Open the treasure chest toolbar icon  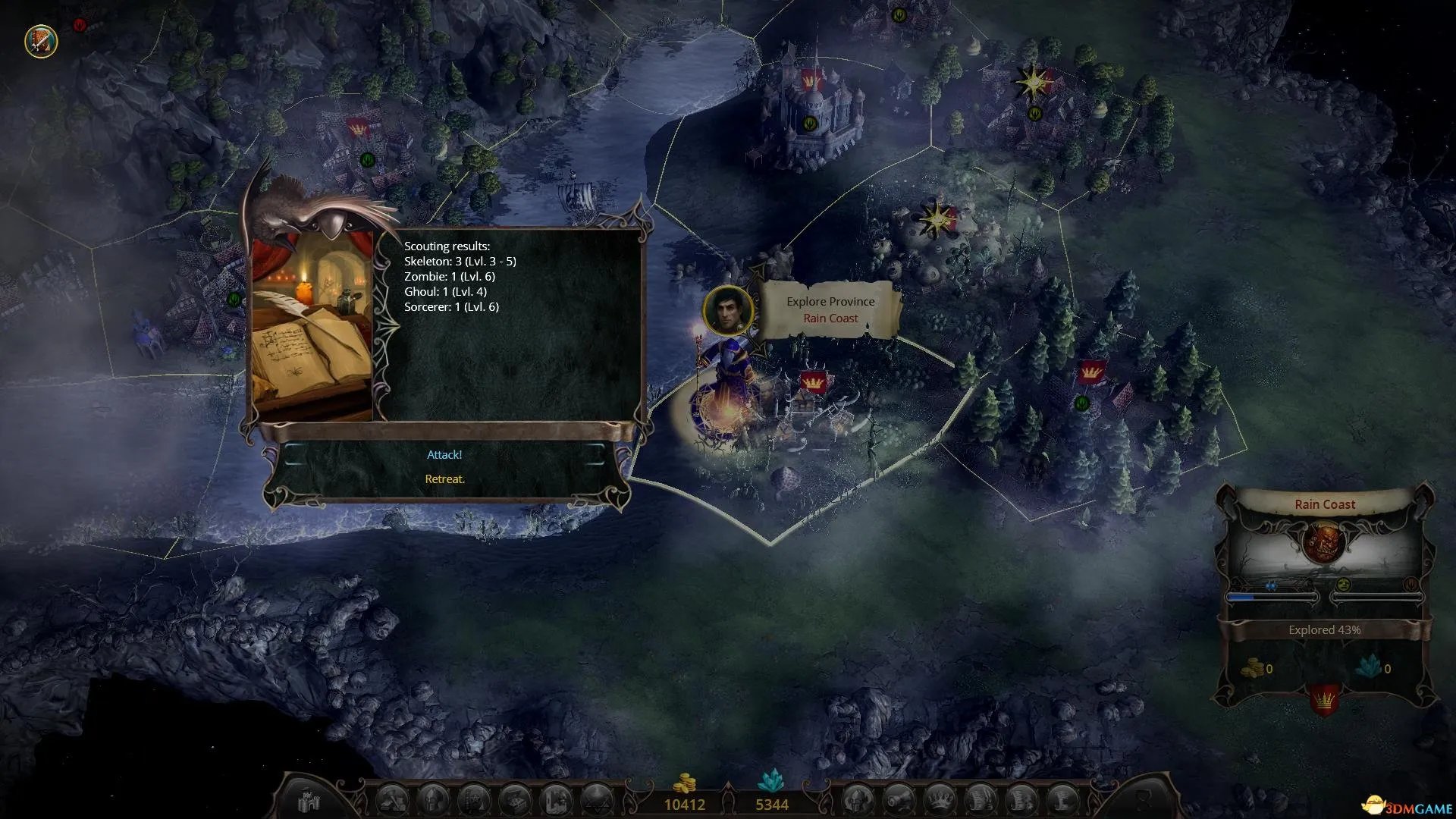tap(514, 801)
